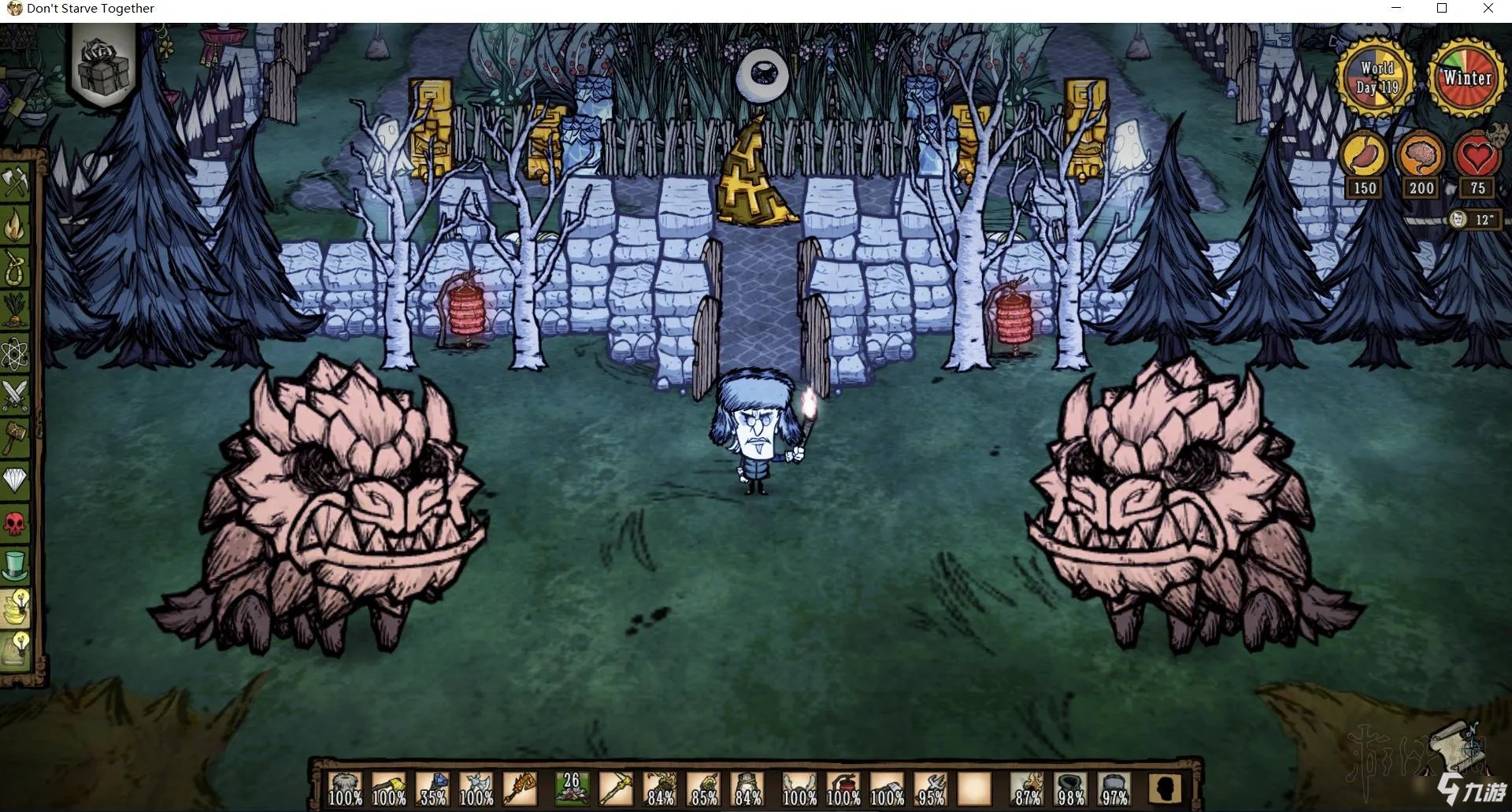Select the rope Survival crafting tab
Image resolution: width=1512 pixels, height=812 pixels.
[15, 268]
